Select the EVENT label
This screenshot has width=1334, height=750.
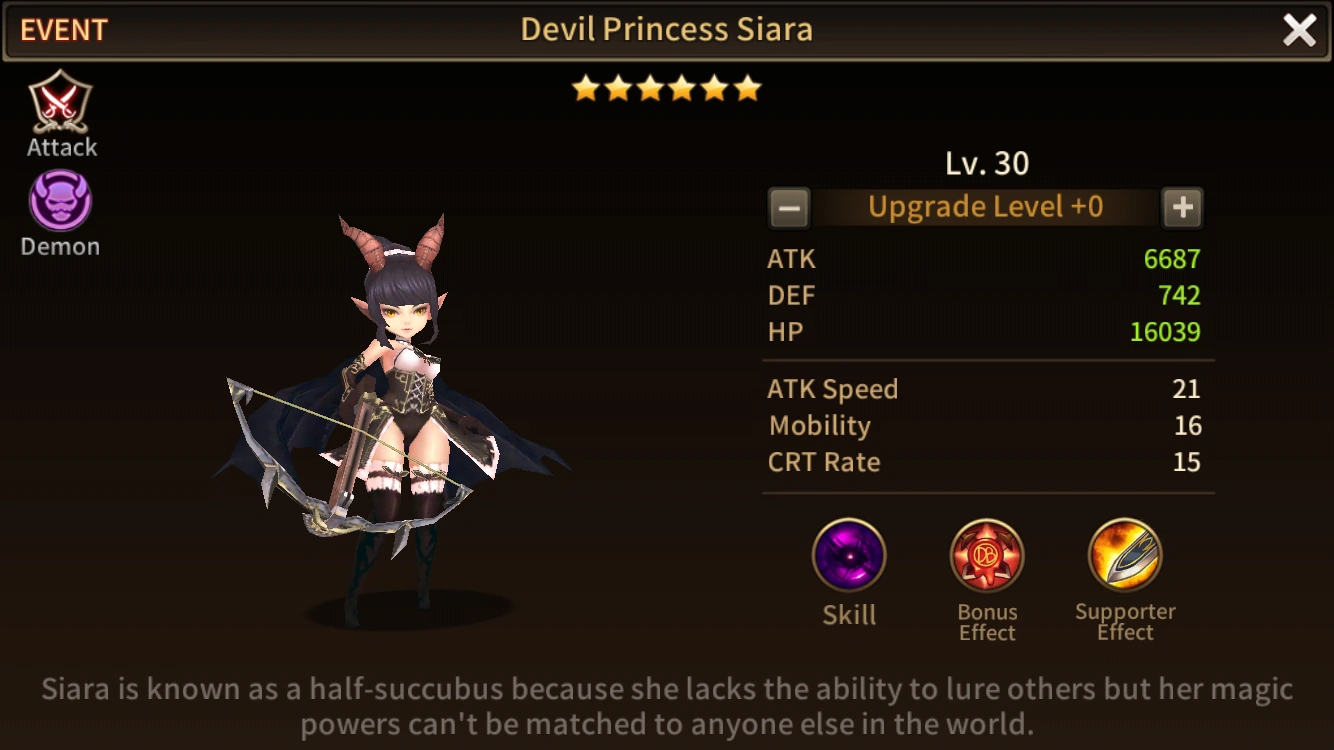click(63, 30)
